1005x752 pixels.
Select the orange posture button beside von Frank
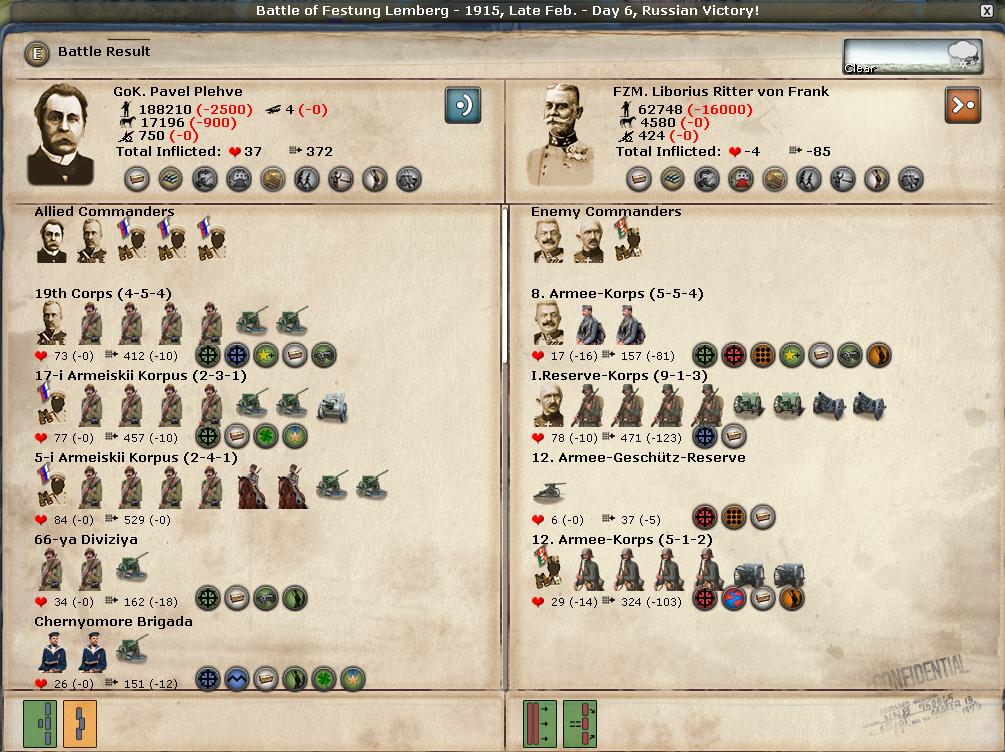(962, 105)
